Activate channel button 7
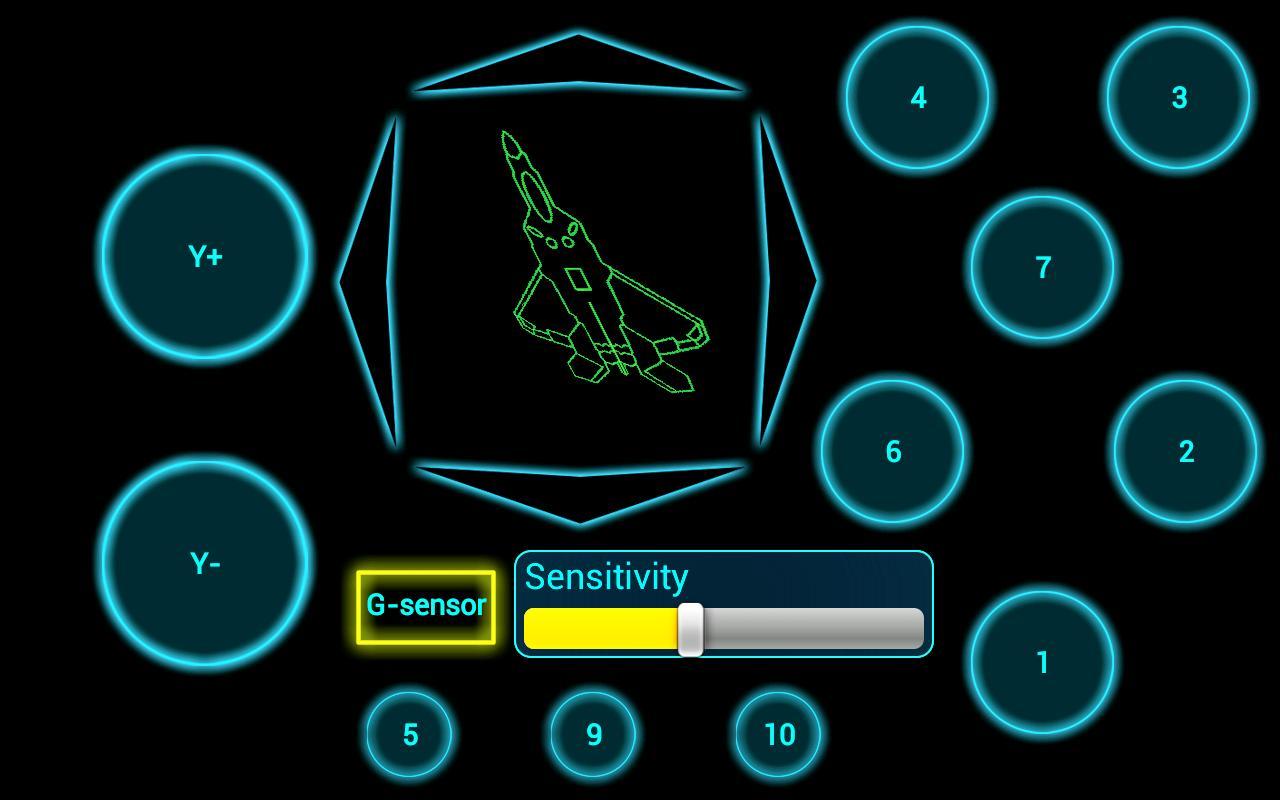This screenshot has height=800, width=1280. click(1042, 268)
